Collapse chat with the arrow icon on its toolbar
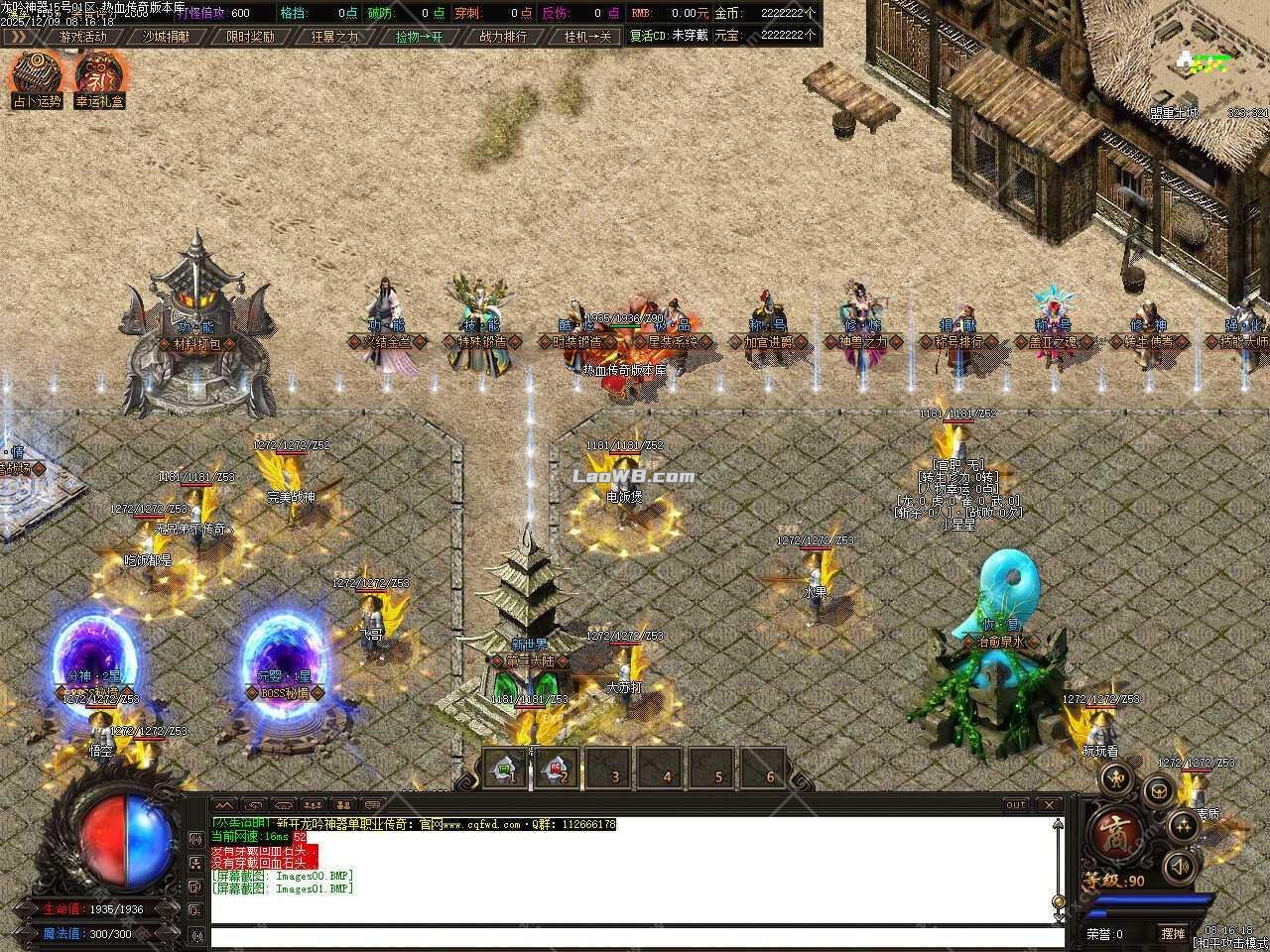The image size is (1270, 952). click(x=222, y=804)
